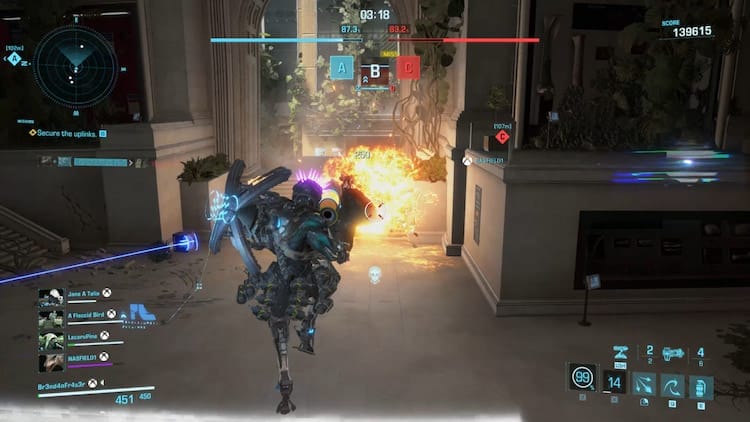
Task: Activate the triple-arrow scatter ability
Action: pos(644,383)
